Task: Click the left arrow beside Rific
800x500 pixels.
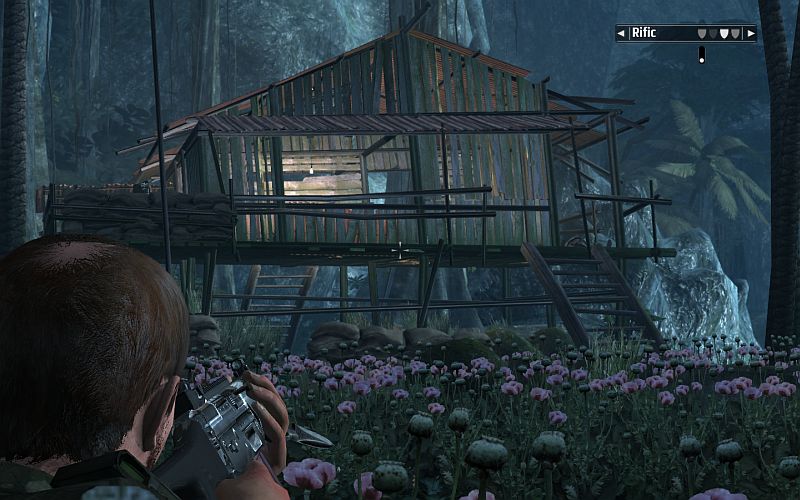Action: (622, 33)
